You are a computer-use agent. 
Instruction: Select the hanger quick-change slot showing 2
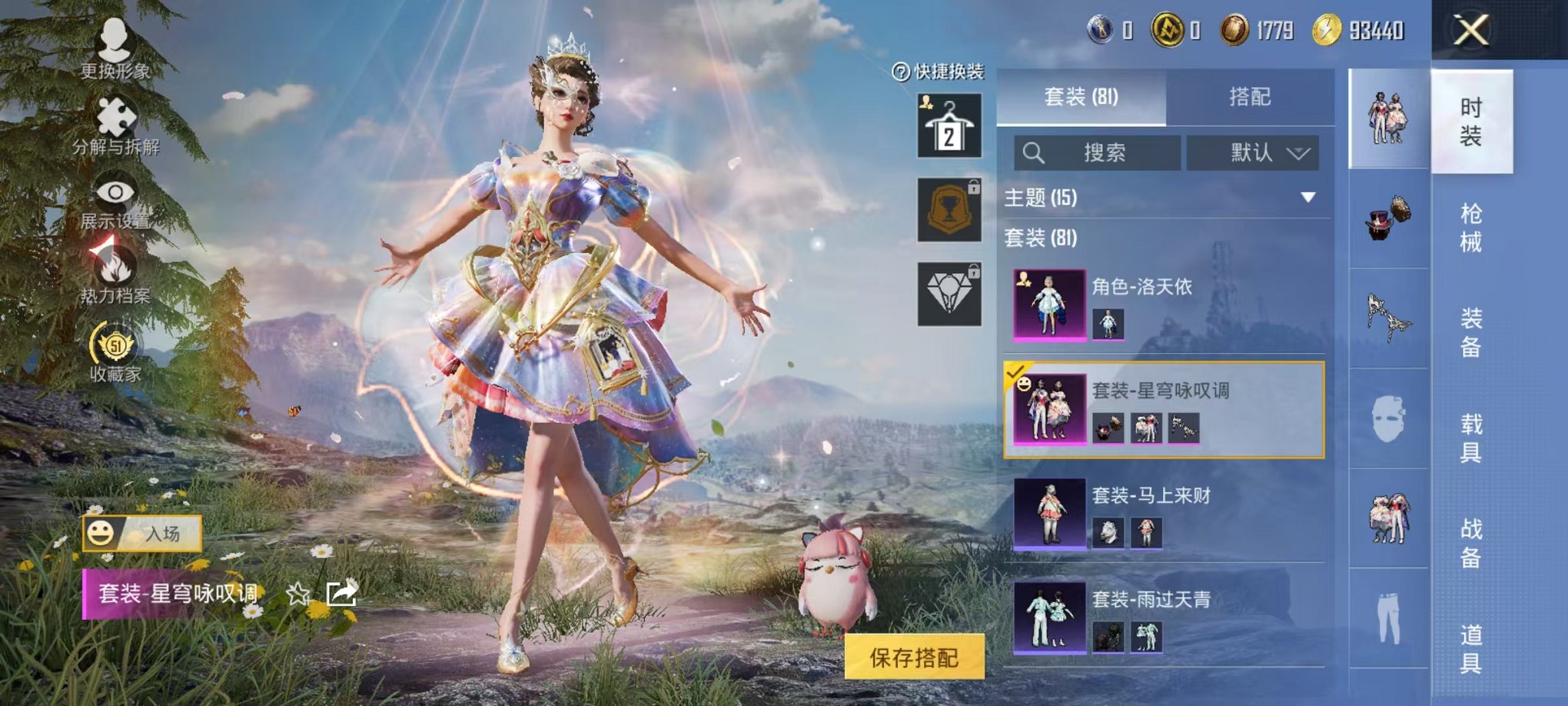(948, 125)
